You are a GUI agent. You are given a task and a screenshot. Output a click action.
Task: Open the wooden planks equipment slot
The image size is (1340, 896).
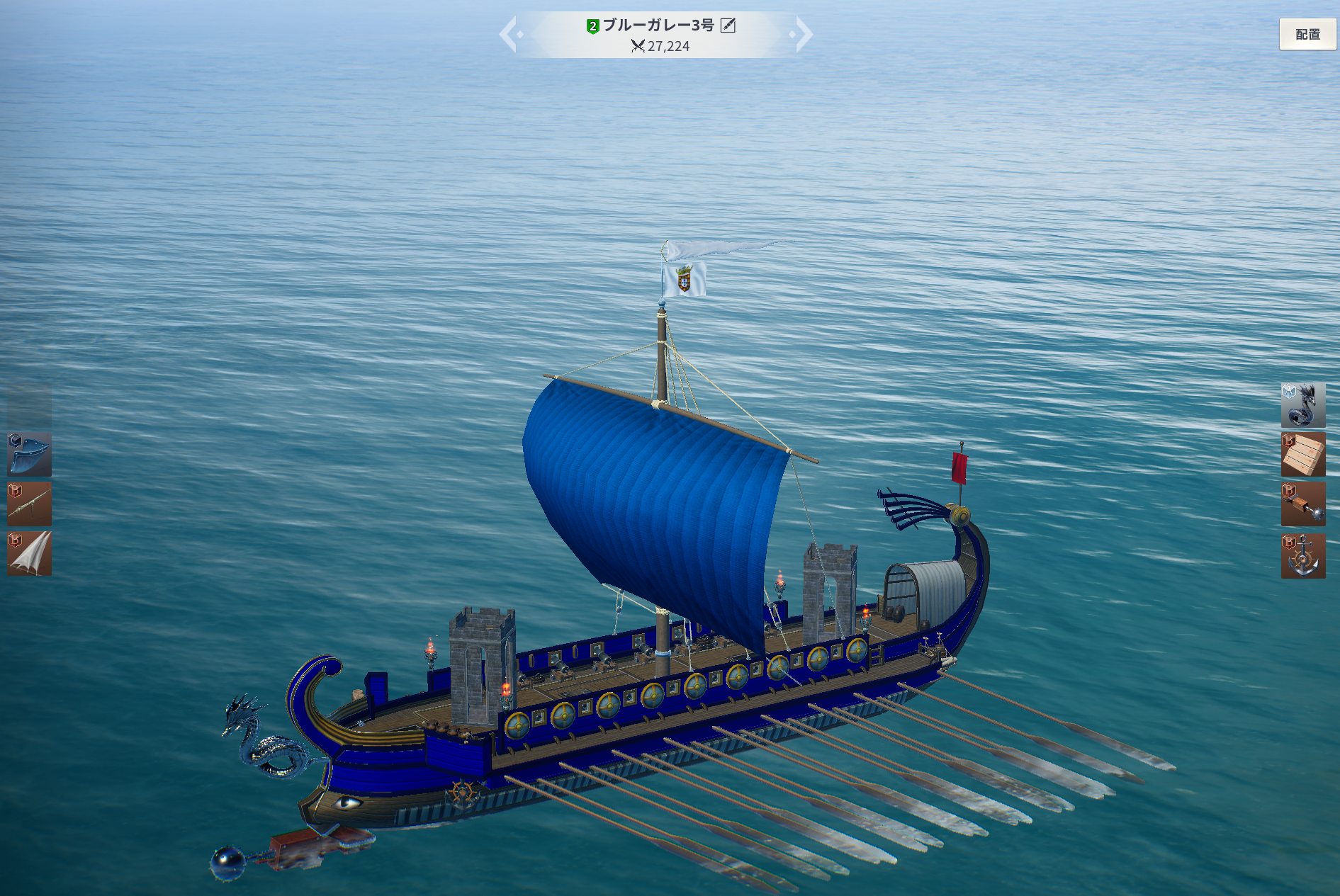point(1302,455)
